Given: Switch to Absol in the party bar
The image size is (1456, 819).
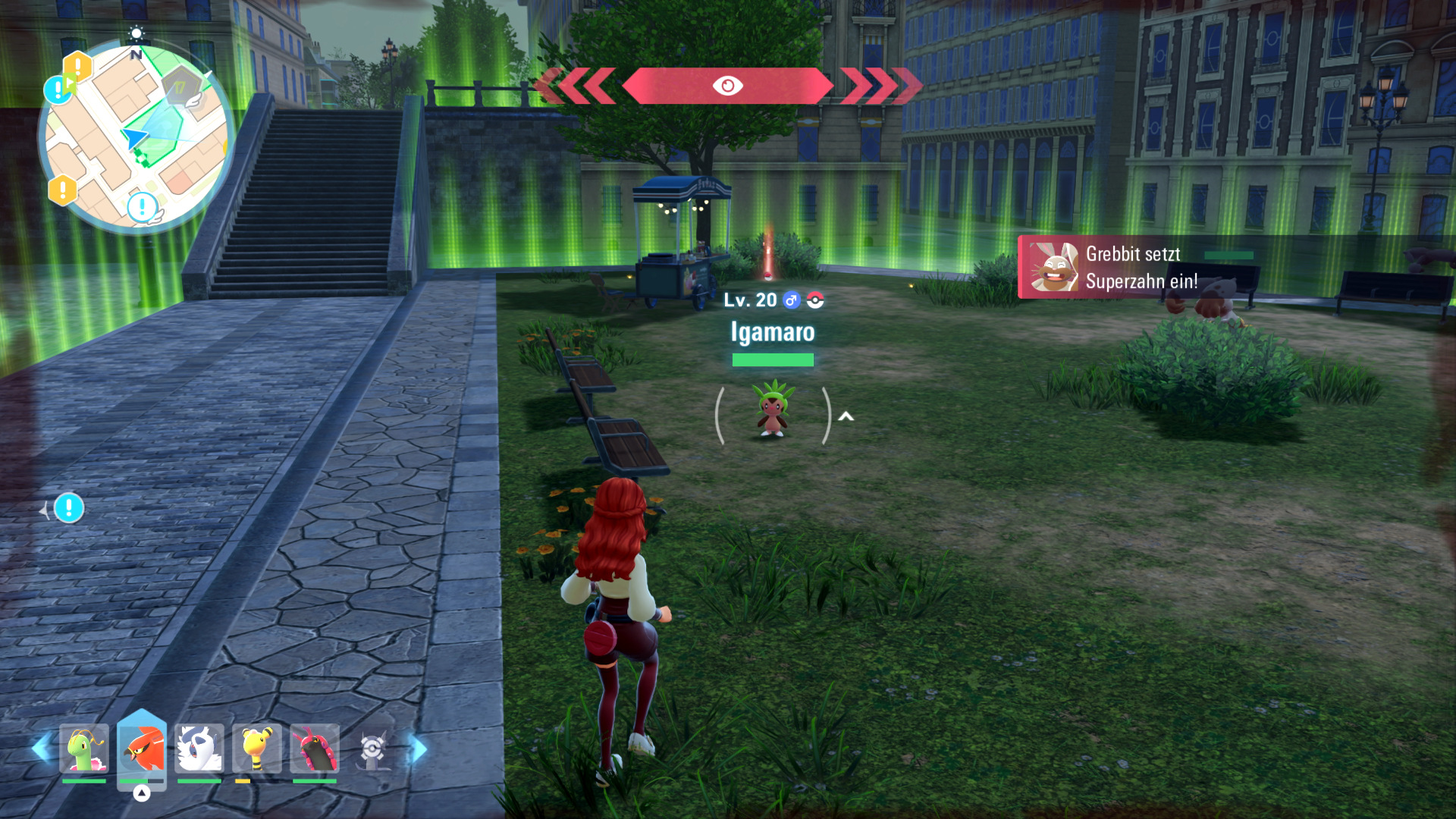Looking at the screenshot, I should click(x=199, y=748).
